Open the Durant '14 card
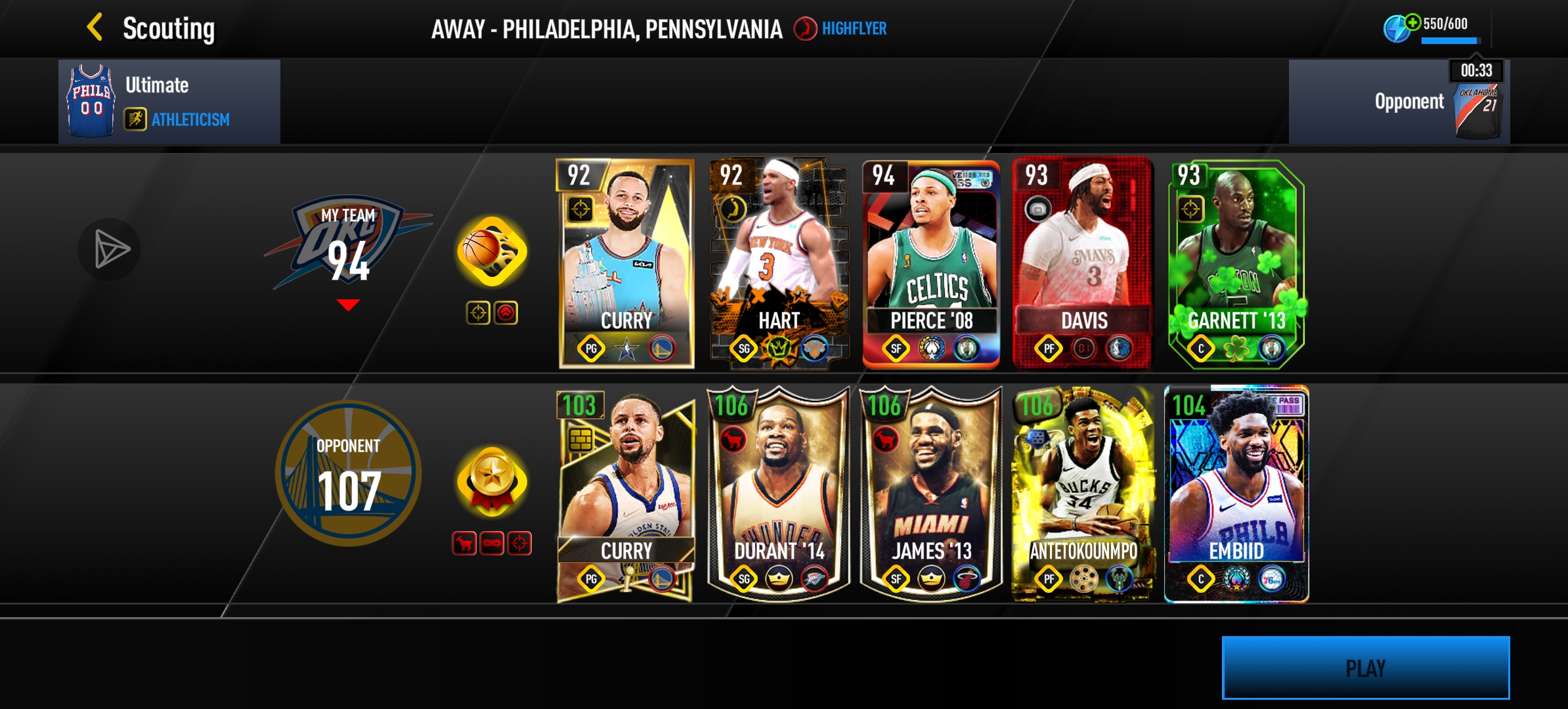This screenshot has height=709, width=1568. tap(779, 494)
